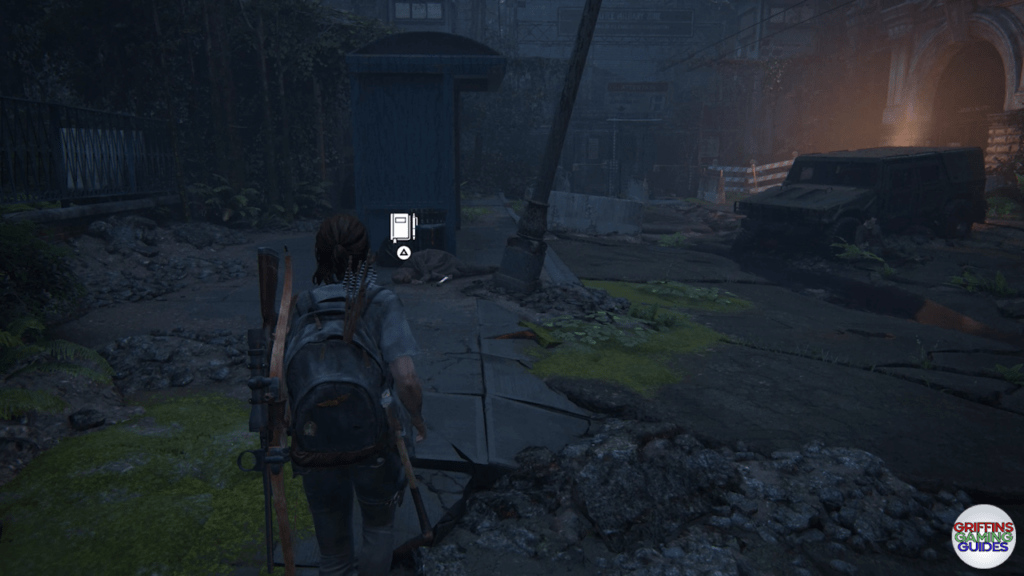1024x576 pixels.
Task: Select the notebook collectible pickup icon
Action: tap(402, 226)
